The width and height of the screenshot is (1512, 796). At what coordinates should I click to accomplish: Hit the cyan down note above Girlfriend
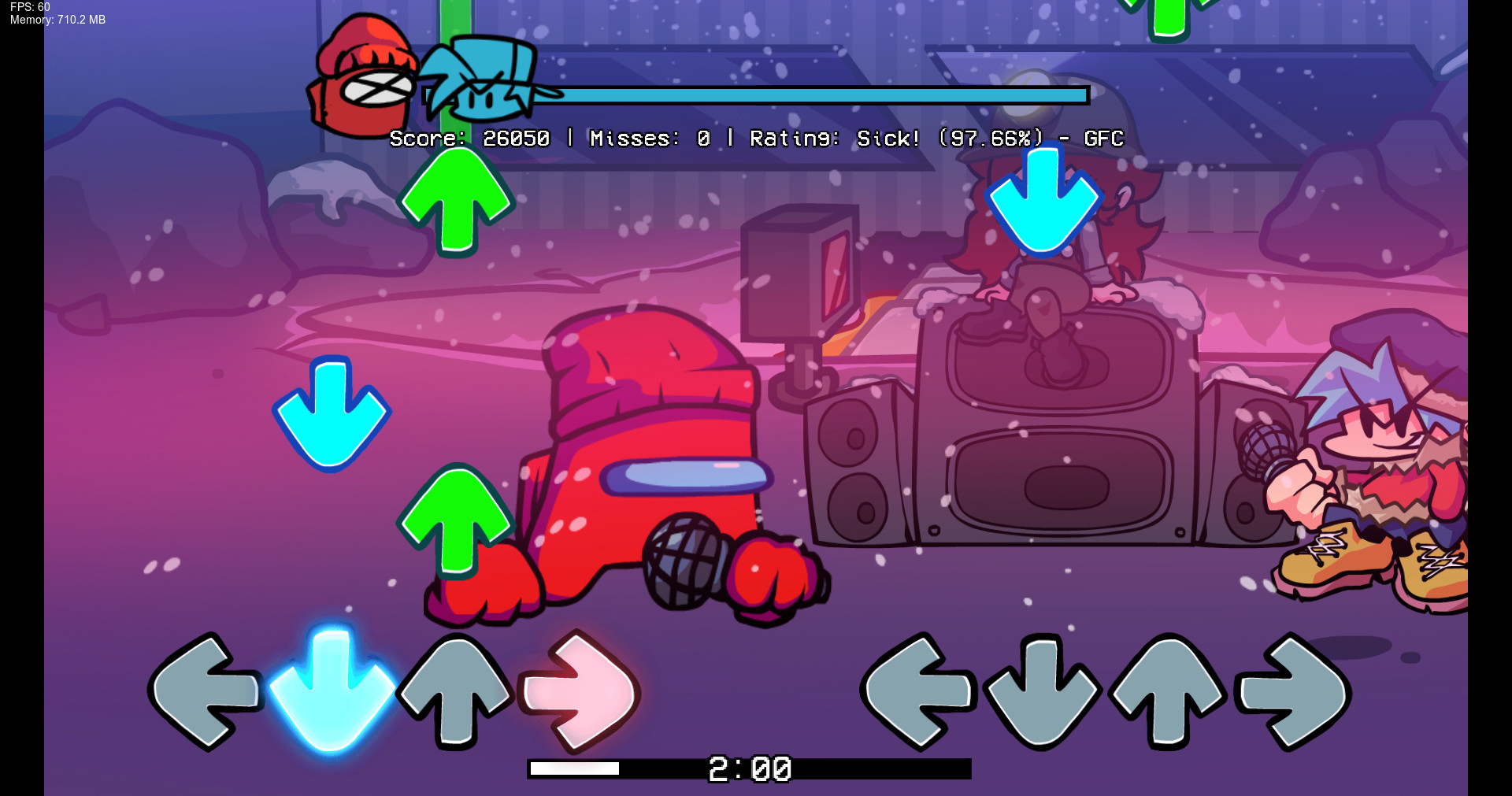[x=1045, y=201]
